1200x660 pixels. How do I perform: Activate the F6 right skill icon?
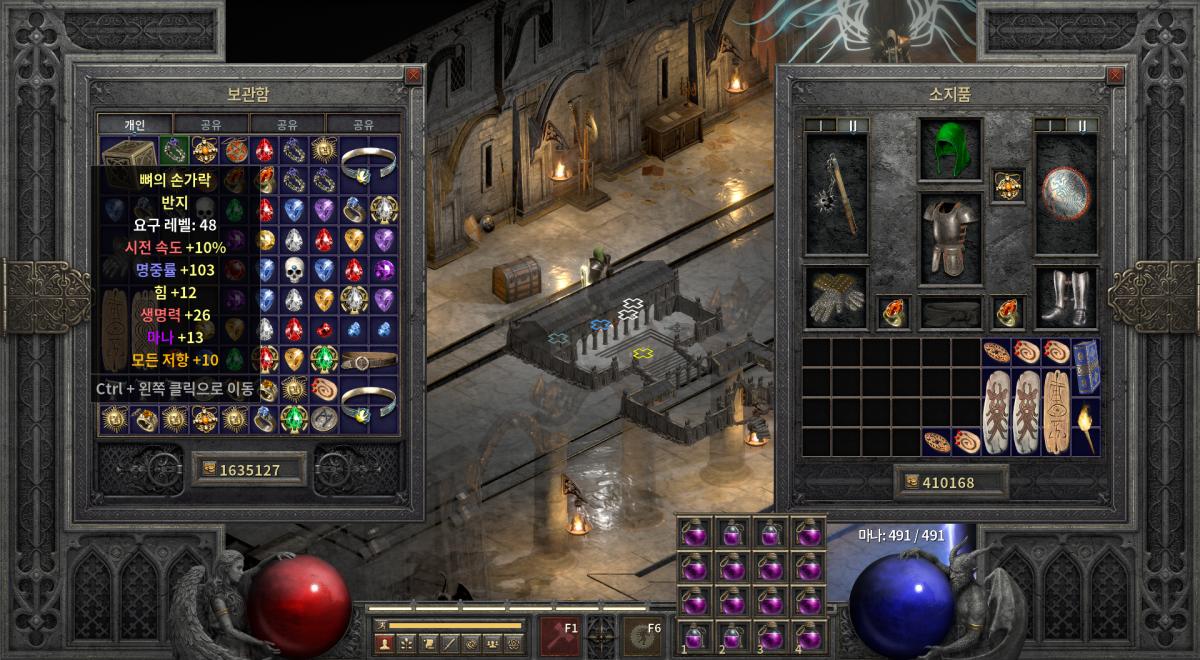[x=643, y=635]
